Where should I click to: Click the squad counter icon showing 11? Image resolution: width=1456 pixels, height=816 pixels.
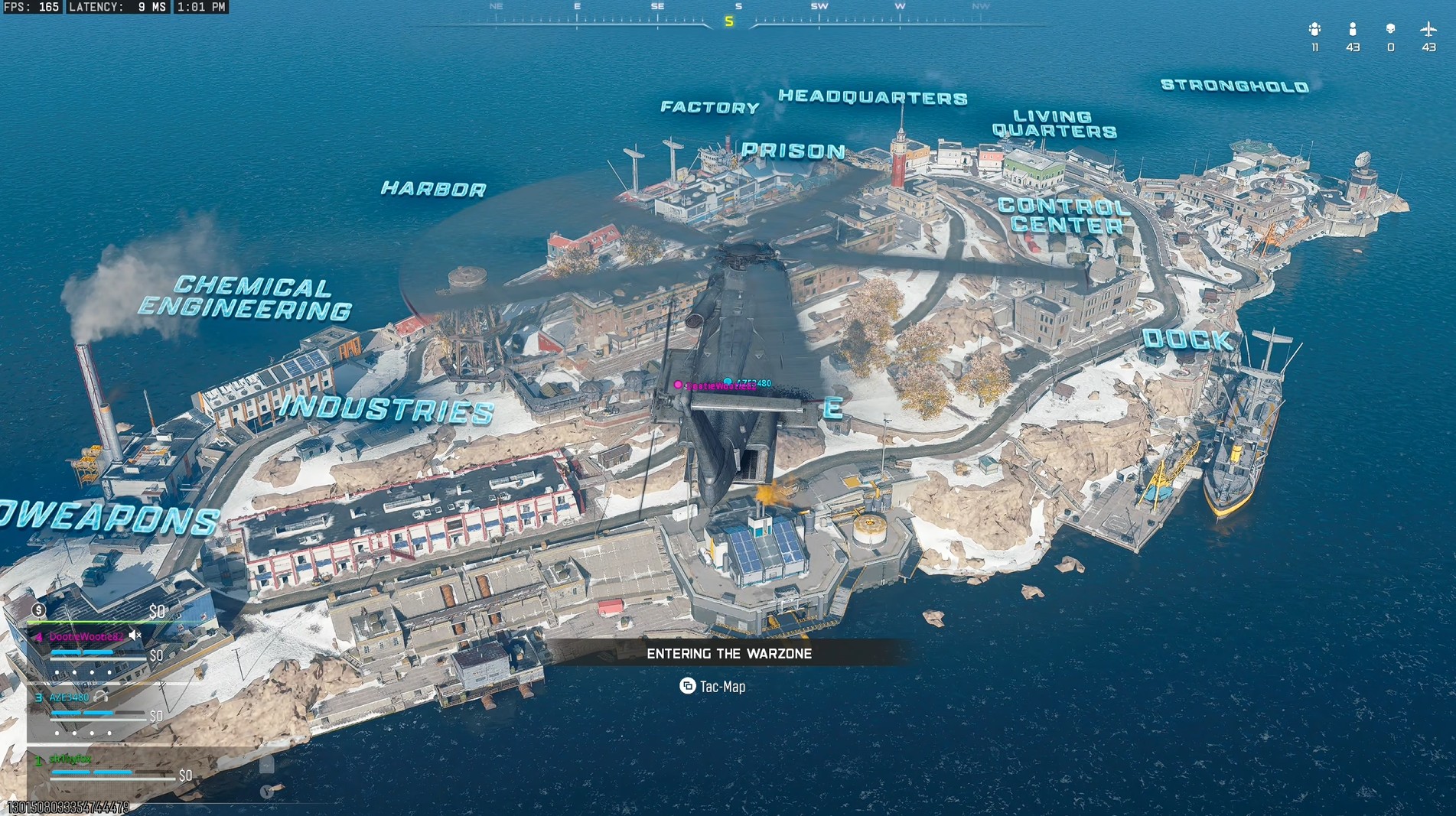click(x=1314, y=32)
